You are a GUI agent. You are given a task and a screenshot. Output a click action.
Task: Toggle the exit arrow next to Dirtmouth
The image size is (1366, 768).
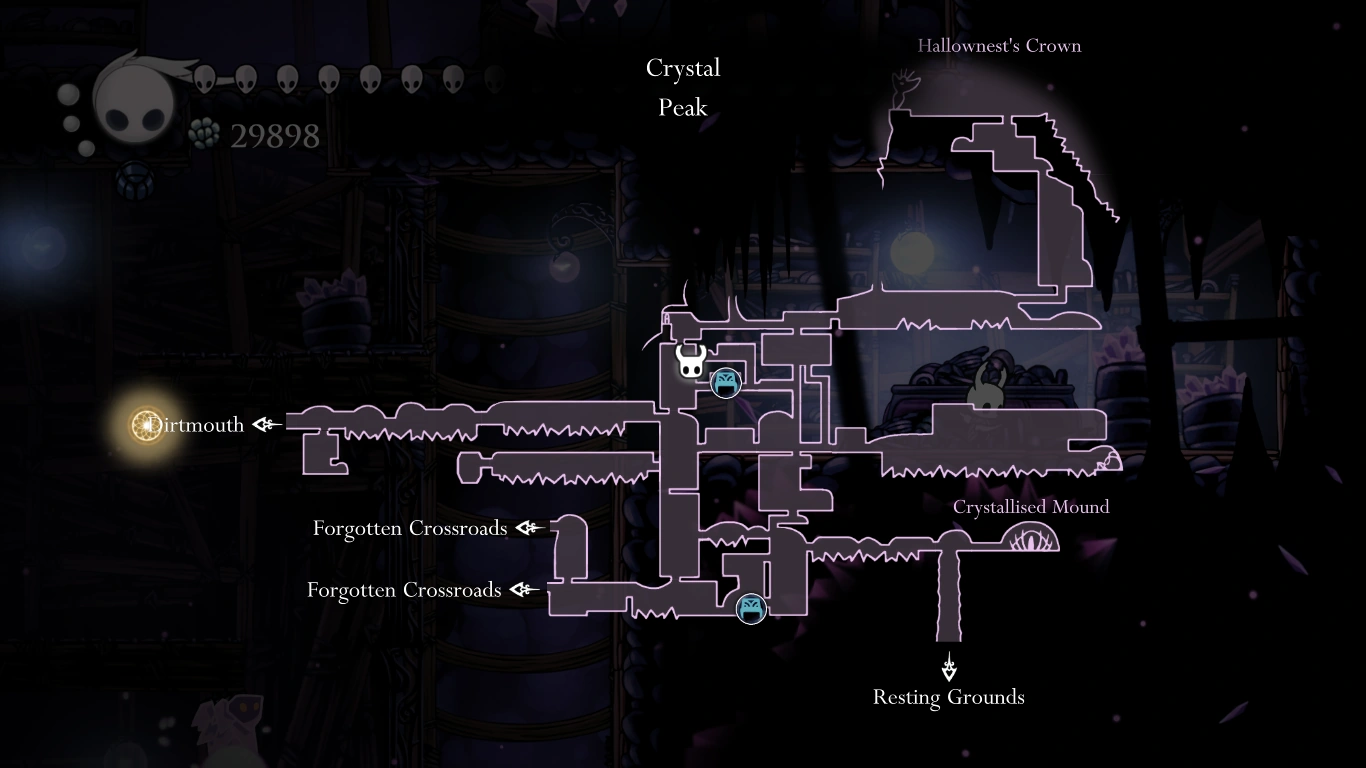[264, 424]
